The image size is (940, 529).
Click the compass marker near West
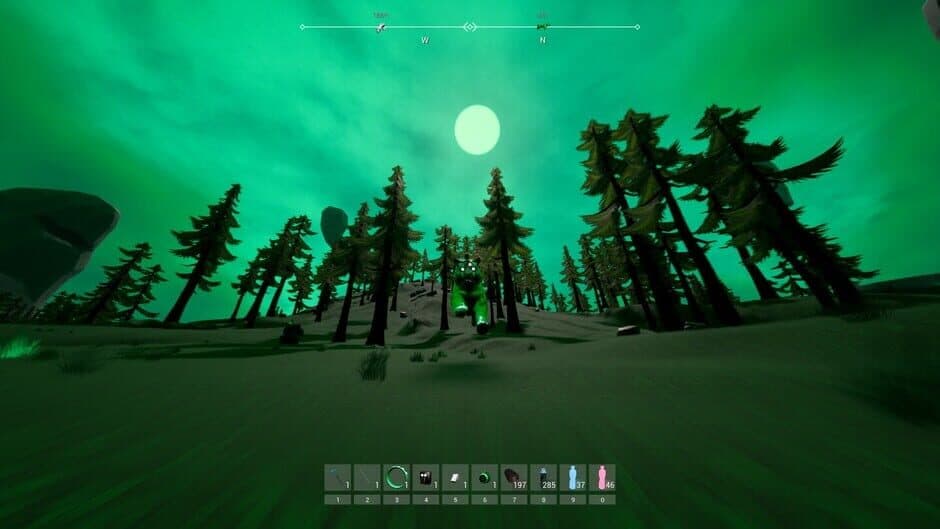click(x=381, y=26)
